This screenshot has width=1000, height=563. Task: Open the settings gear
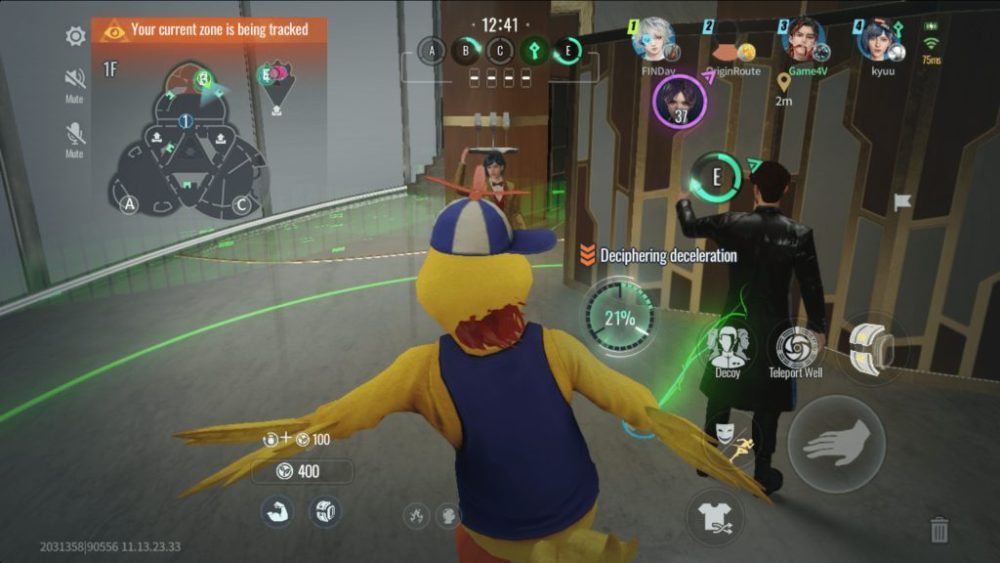pyautogui.click(x=75, y=37)
